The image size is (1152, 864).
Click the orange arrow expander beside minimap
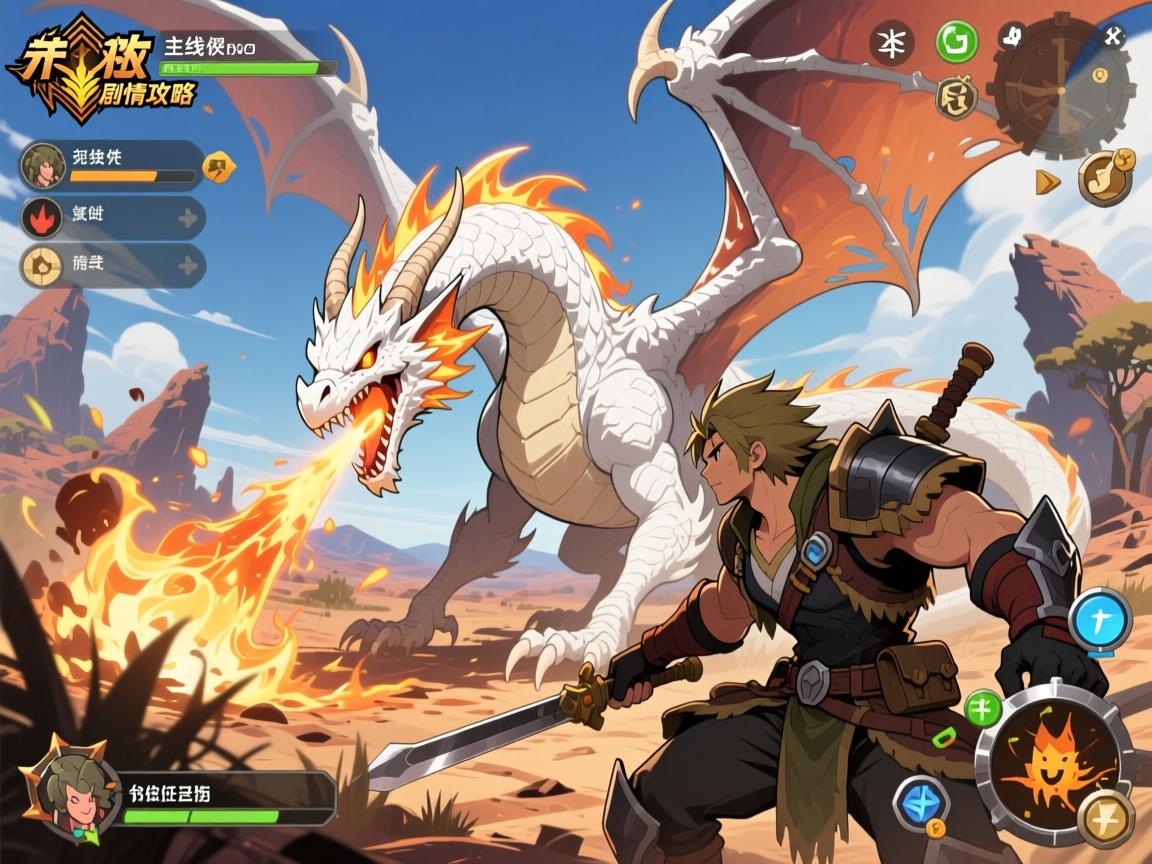pos(1047,181)
